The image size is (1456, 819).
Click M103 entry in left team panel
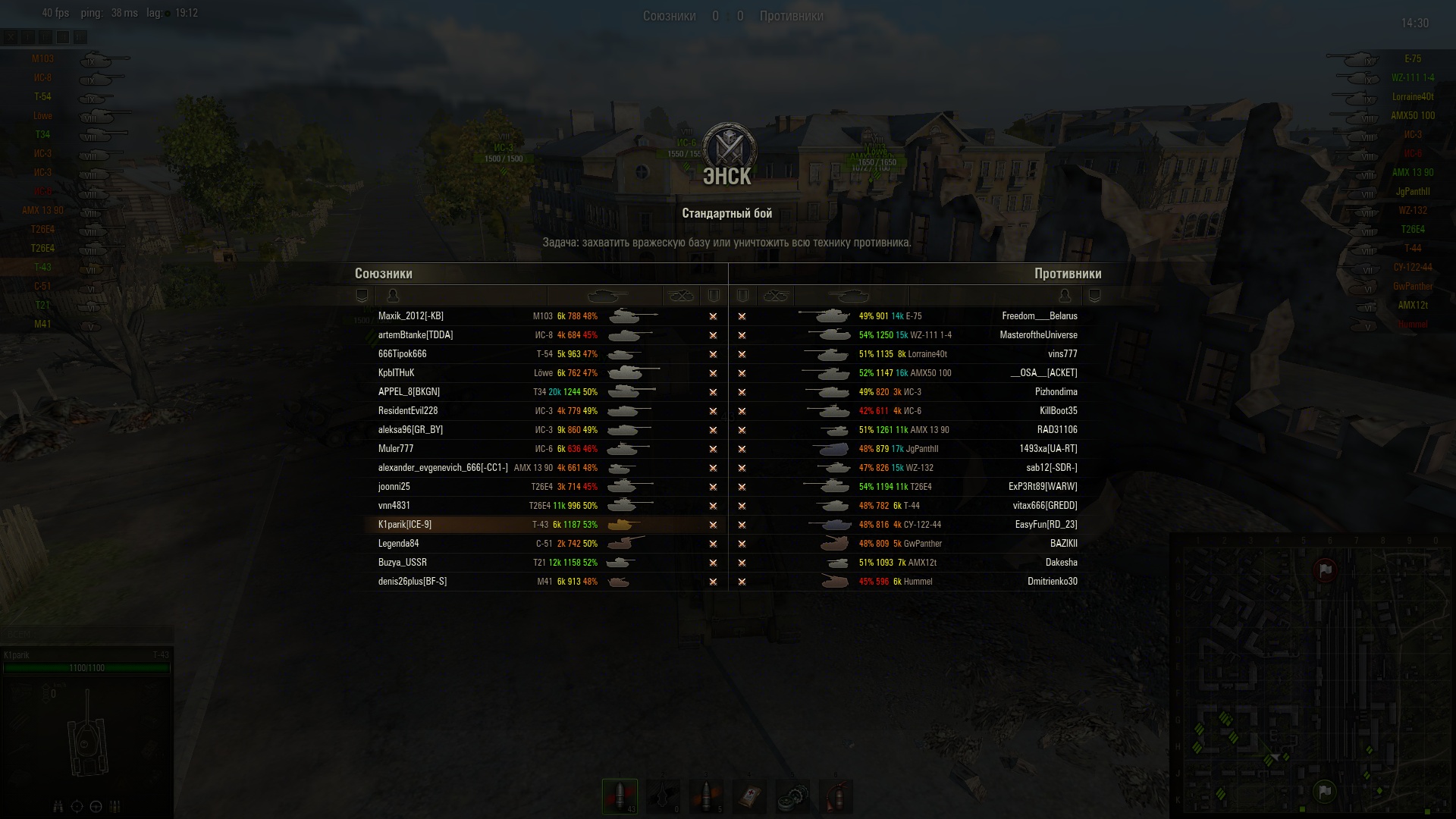pyautogui.click(x=43, y=59)
